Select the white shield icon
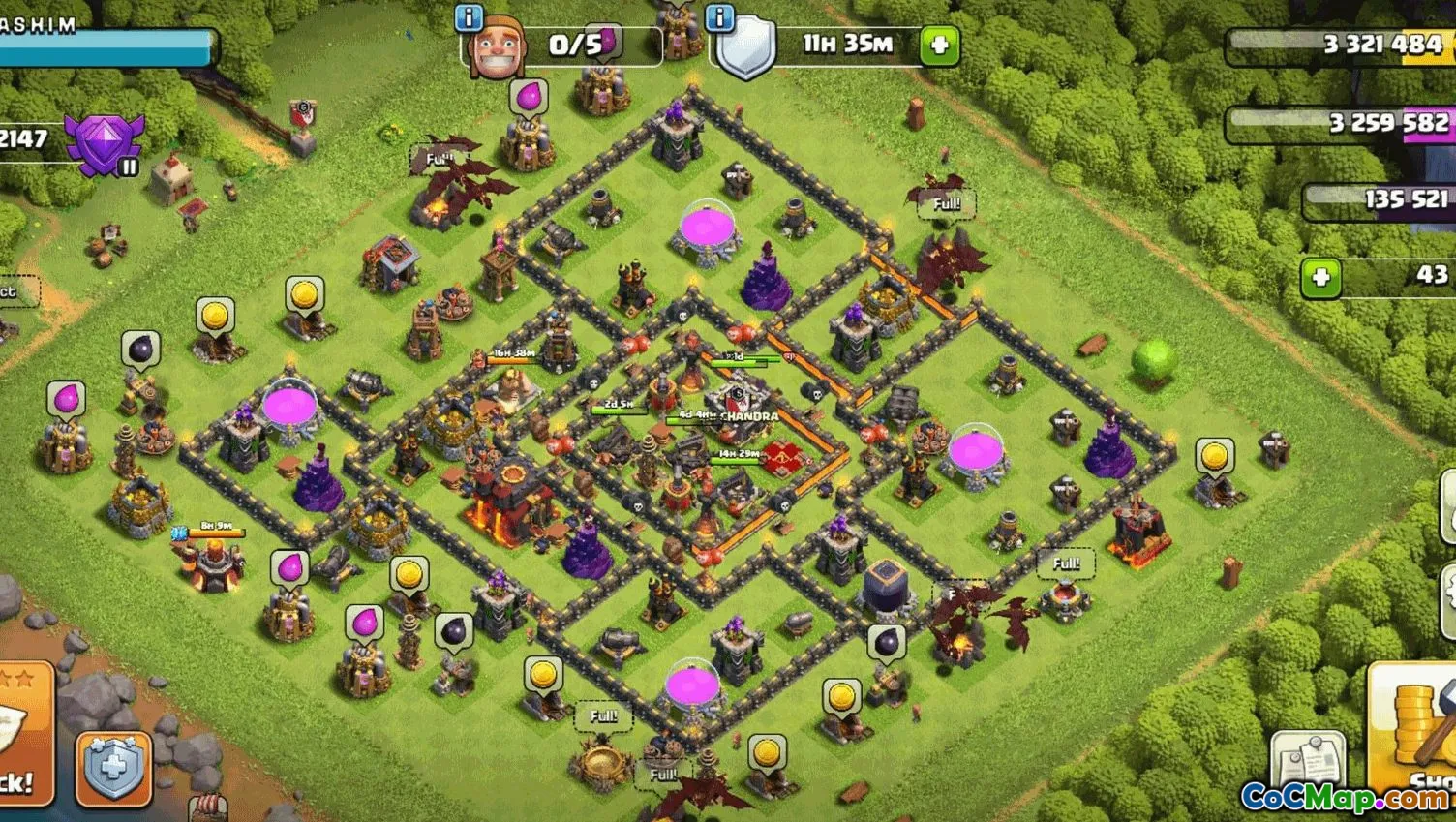The height and width of the screenshot is (822, 1456). tap(745, 48)
